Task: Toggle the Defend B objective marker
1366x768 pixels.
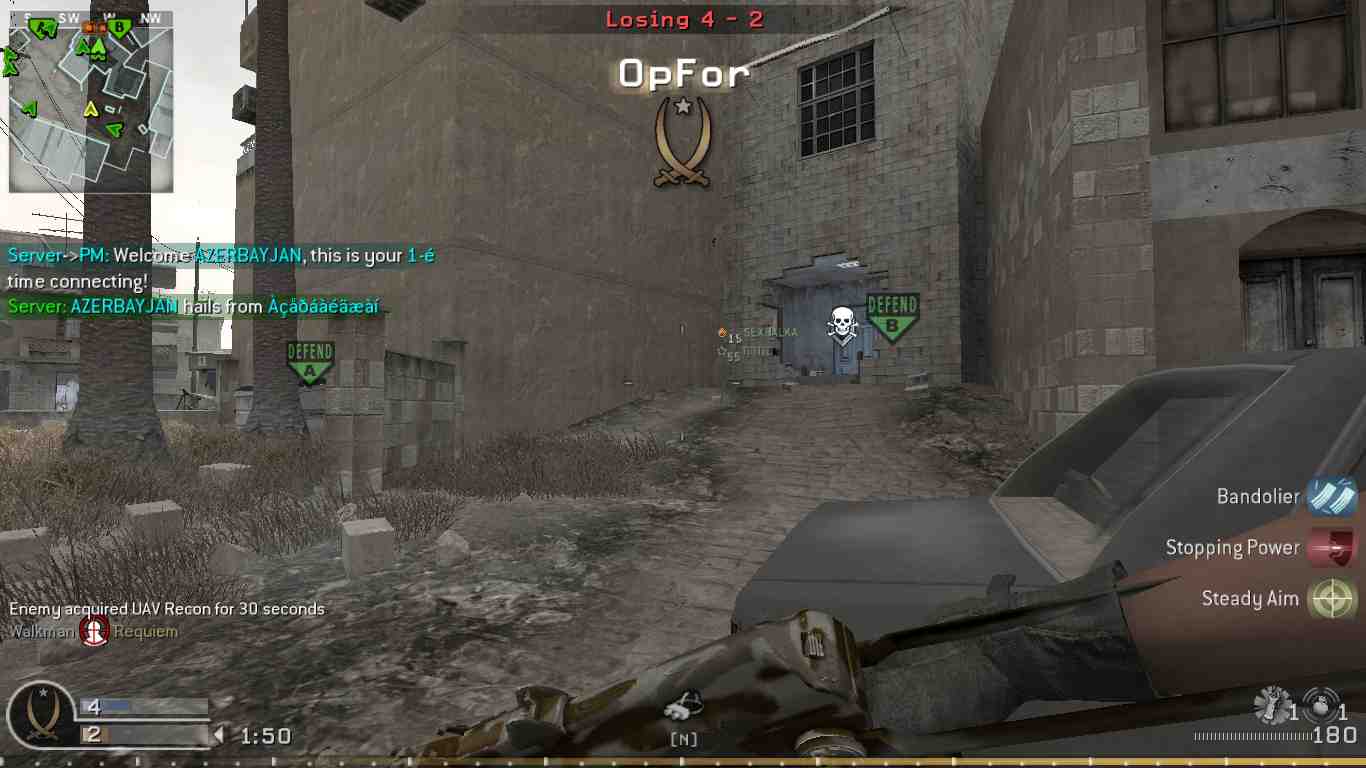Action: pos(891,311)
